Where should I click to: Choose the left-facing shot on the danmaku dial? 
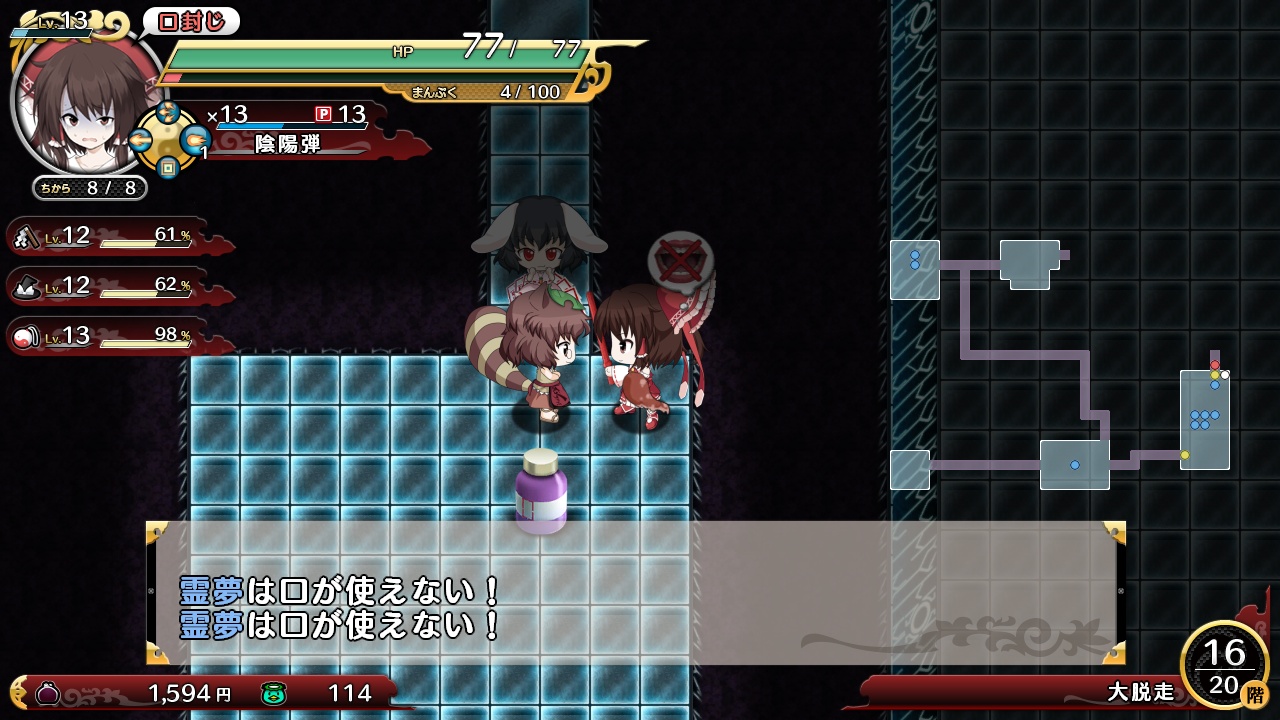140,141
